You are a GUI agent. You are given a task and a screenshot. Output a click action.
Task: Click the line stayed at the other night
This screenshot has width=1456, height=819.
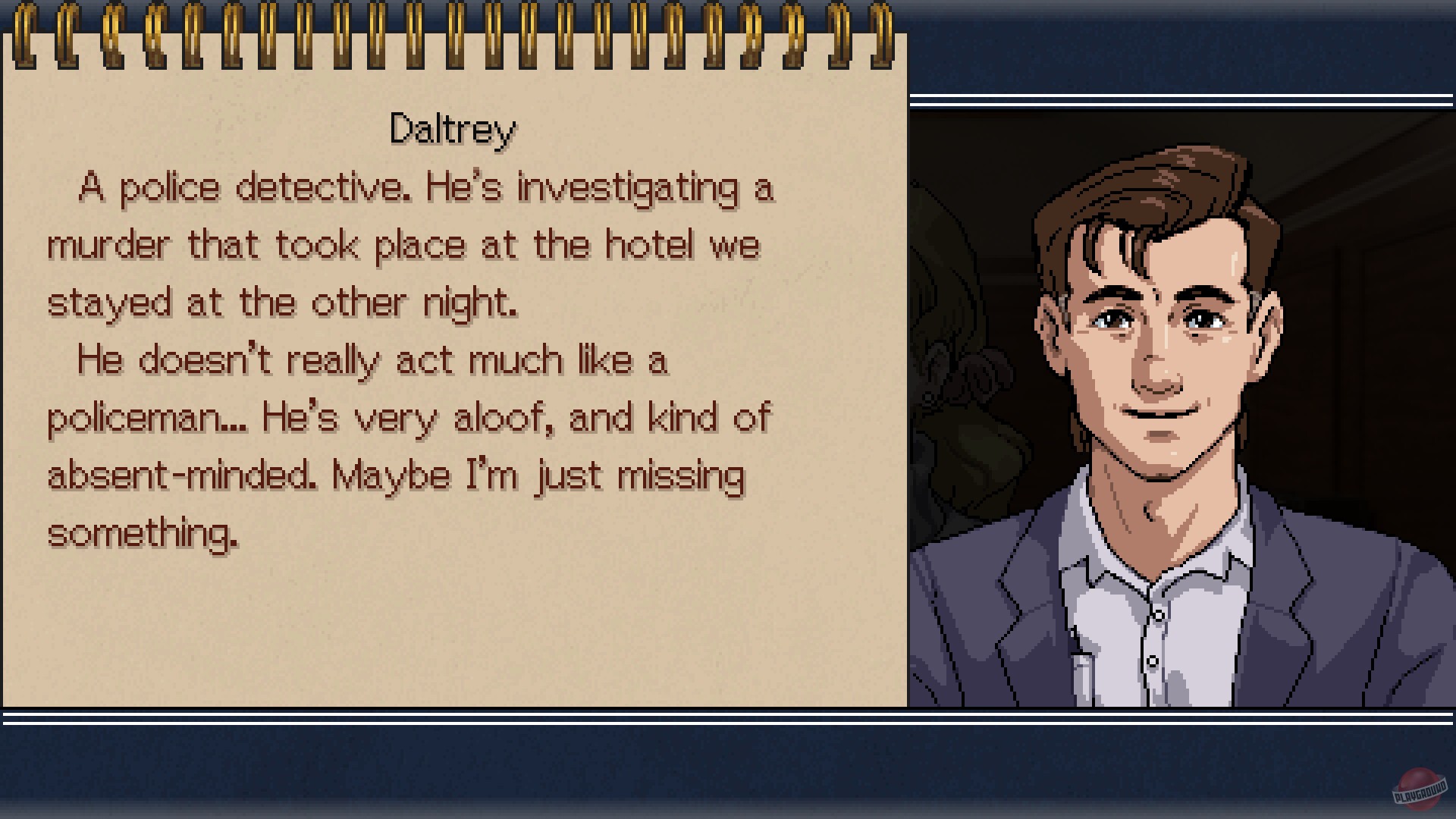[x=284, y=302]
